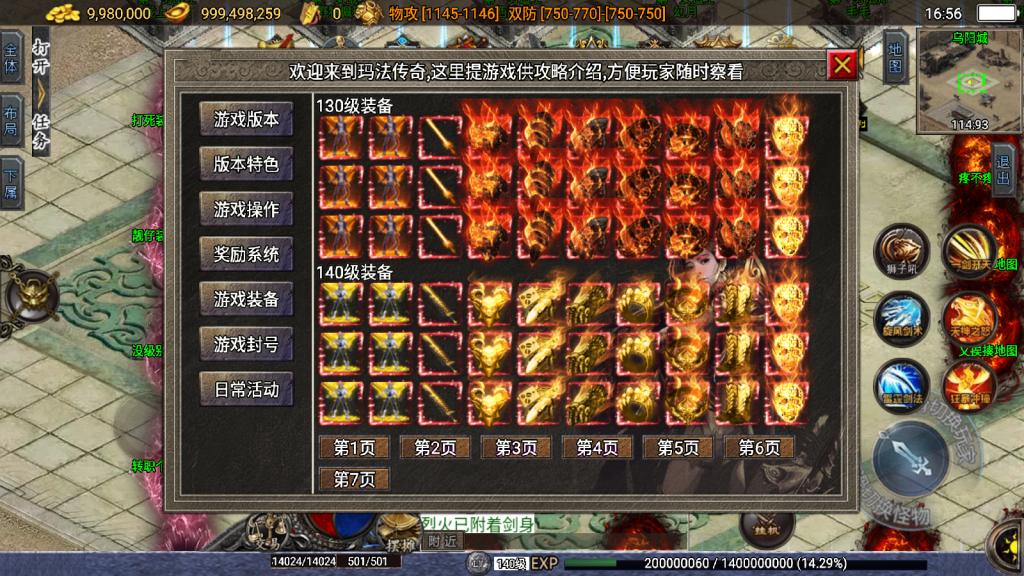Select the 第7页 page button
Viewport: 1024px width, 576px height.
pos(354,479)
